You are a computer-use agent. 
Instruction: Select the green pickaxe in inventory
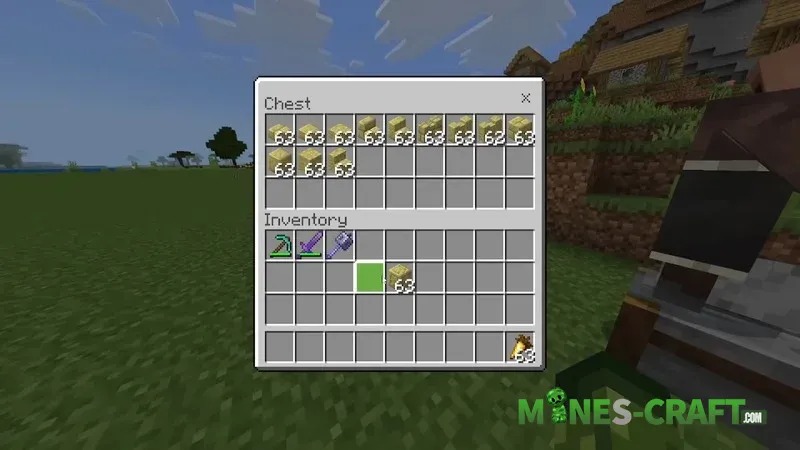(280, 245)
